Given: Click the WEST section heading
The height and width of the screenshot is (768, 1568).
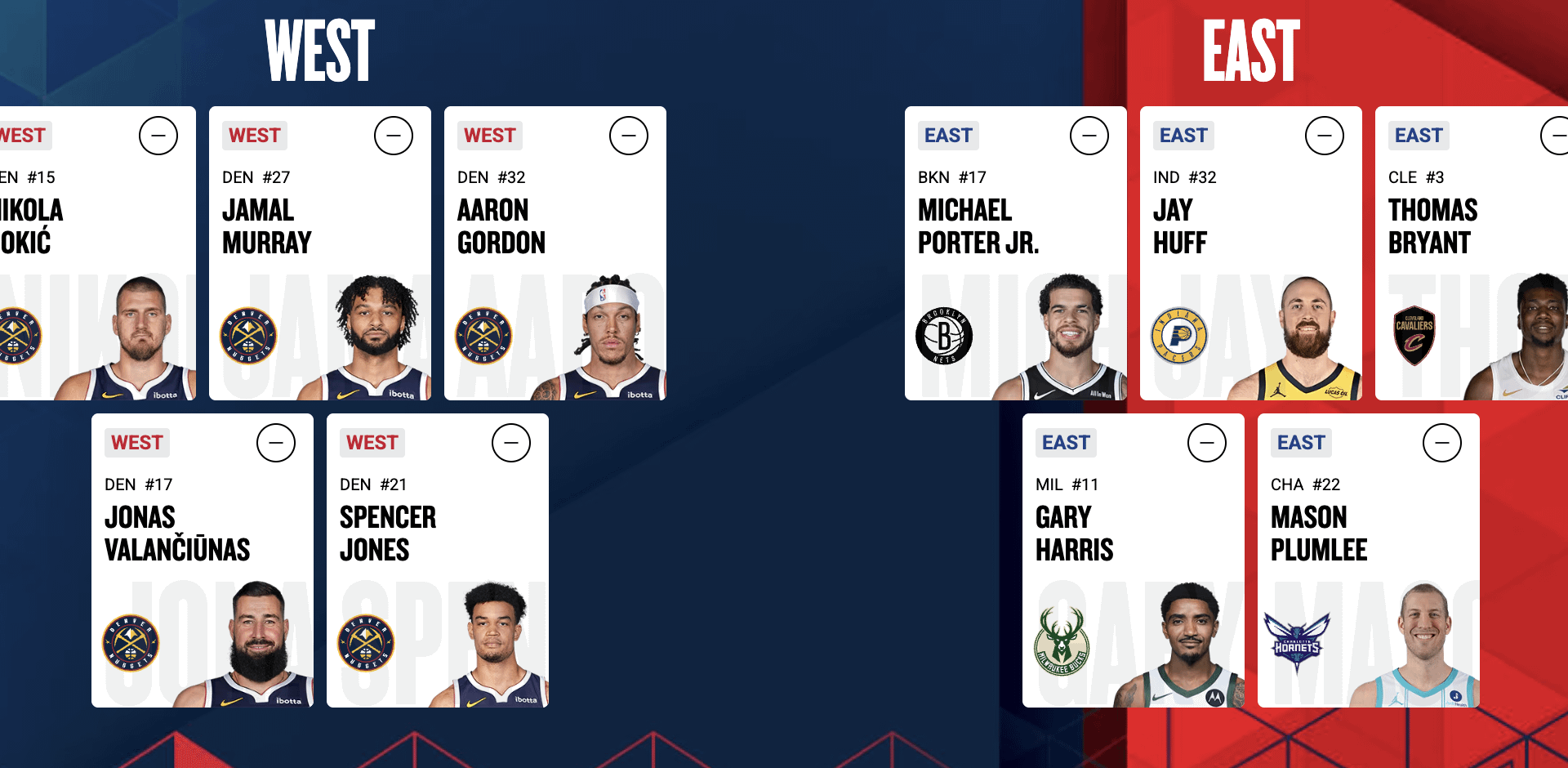Looking at the screenshot, I should [x=318, y=49].
